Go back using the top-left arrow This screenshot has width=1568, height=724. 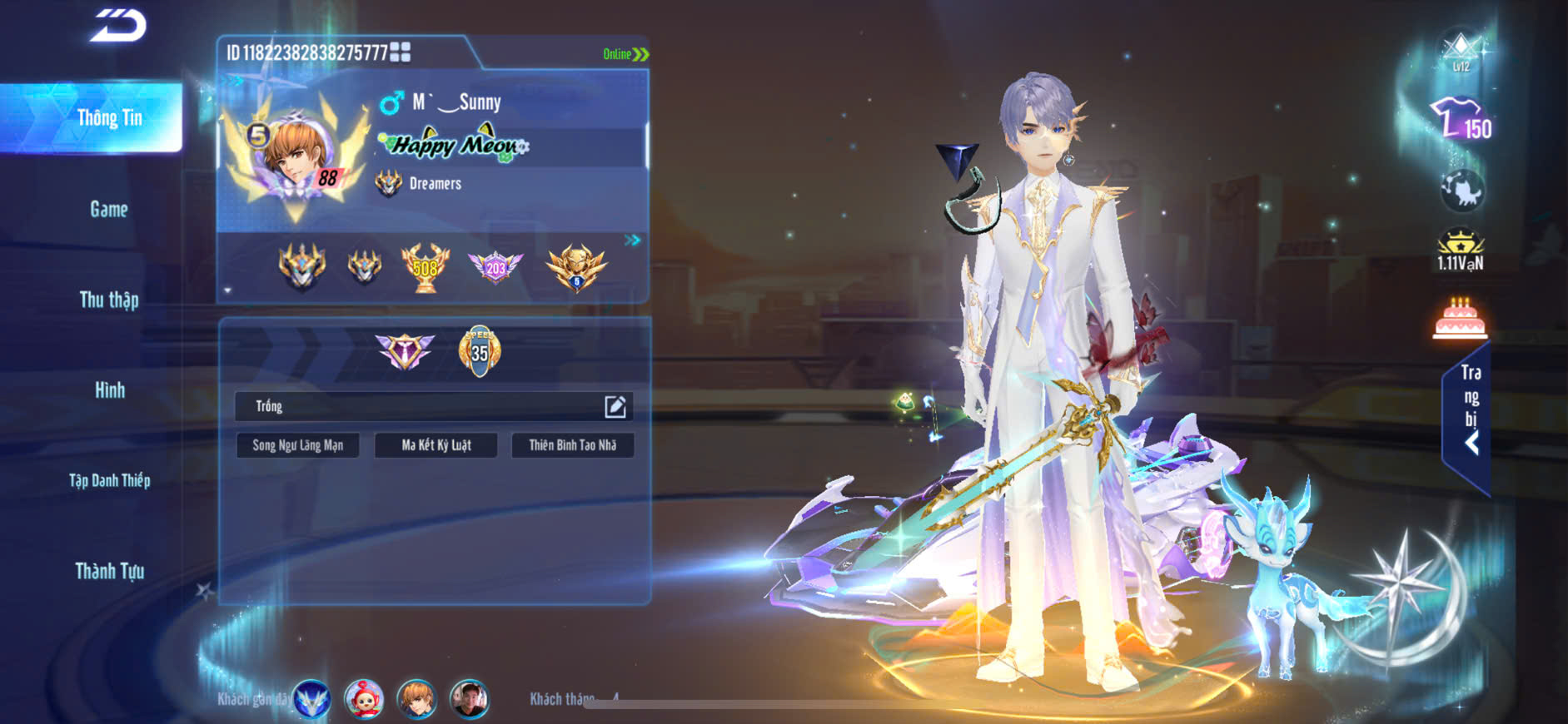click(x=118, y=25)
